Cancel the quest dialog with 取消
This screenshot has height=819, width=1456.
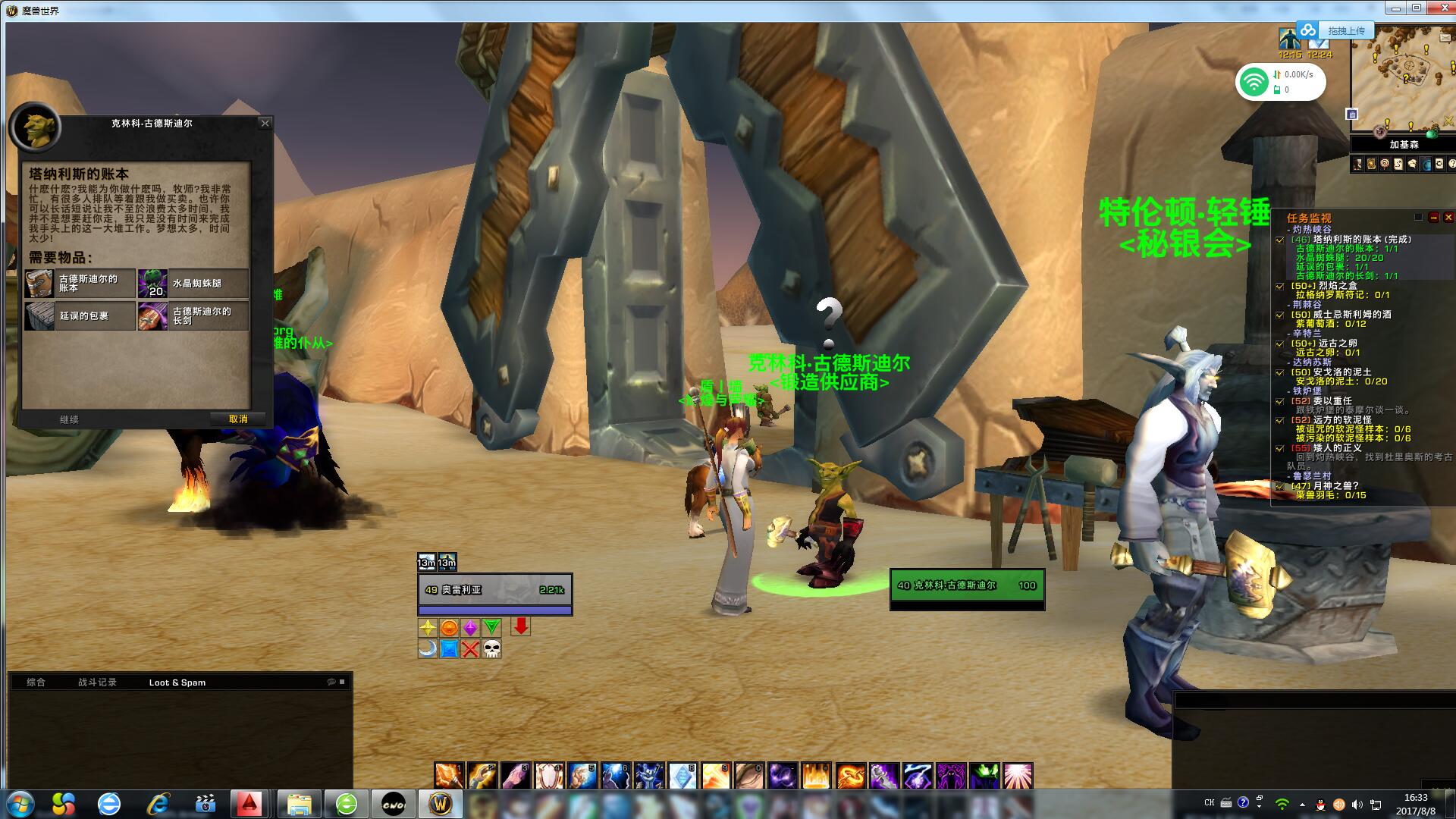238,419
